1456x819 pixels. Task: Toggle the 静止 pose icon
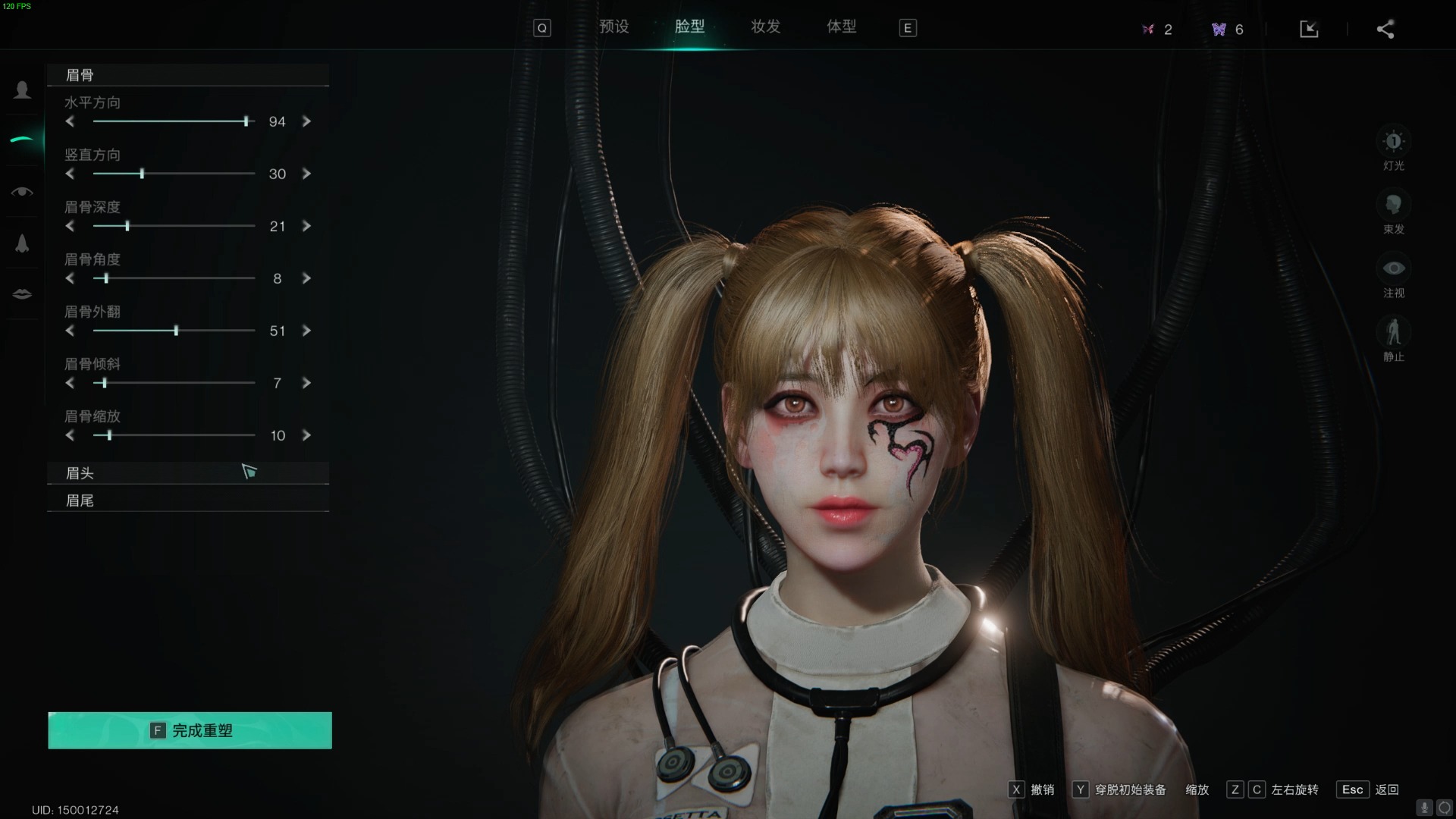[x=1393, y=333]
